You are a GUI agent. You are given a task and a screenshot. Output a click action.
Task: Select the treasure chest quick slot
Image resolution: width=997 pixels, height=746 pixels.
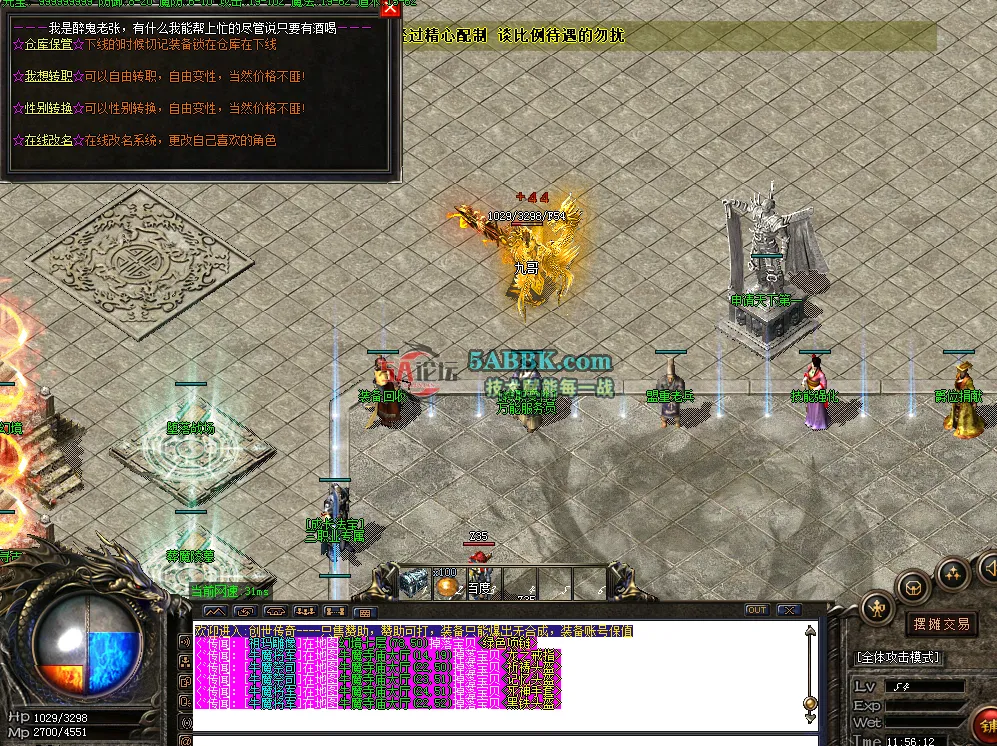click(414, 583)
